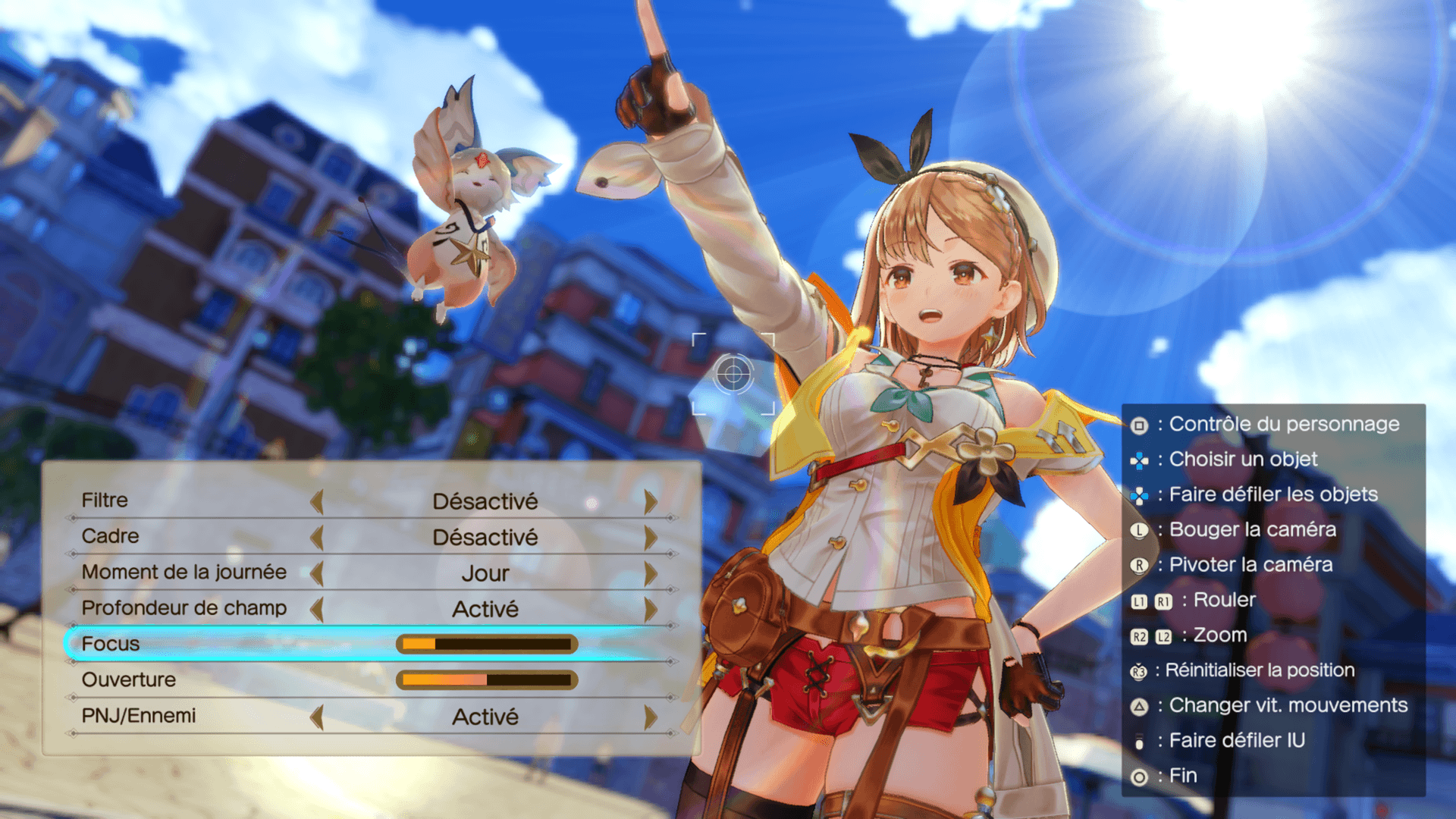
Task: Select the PNJ/Ennemi row
Action: coord(138,715)
